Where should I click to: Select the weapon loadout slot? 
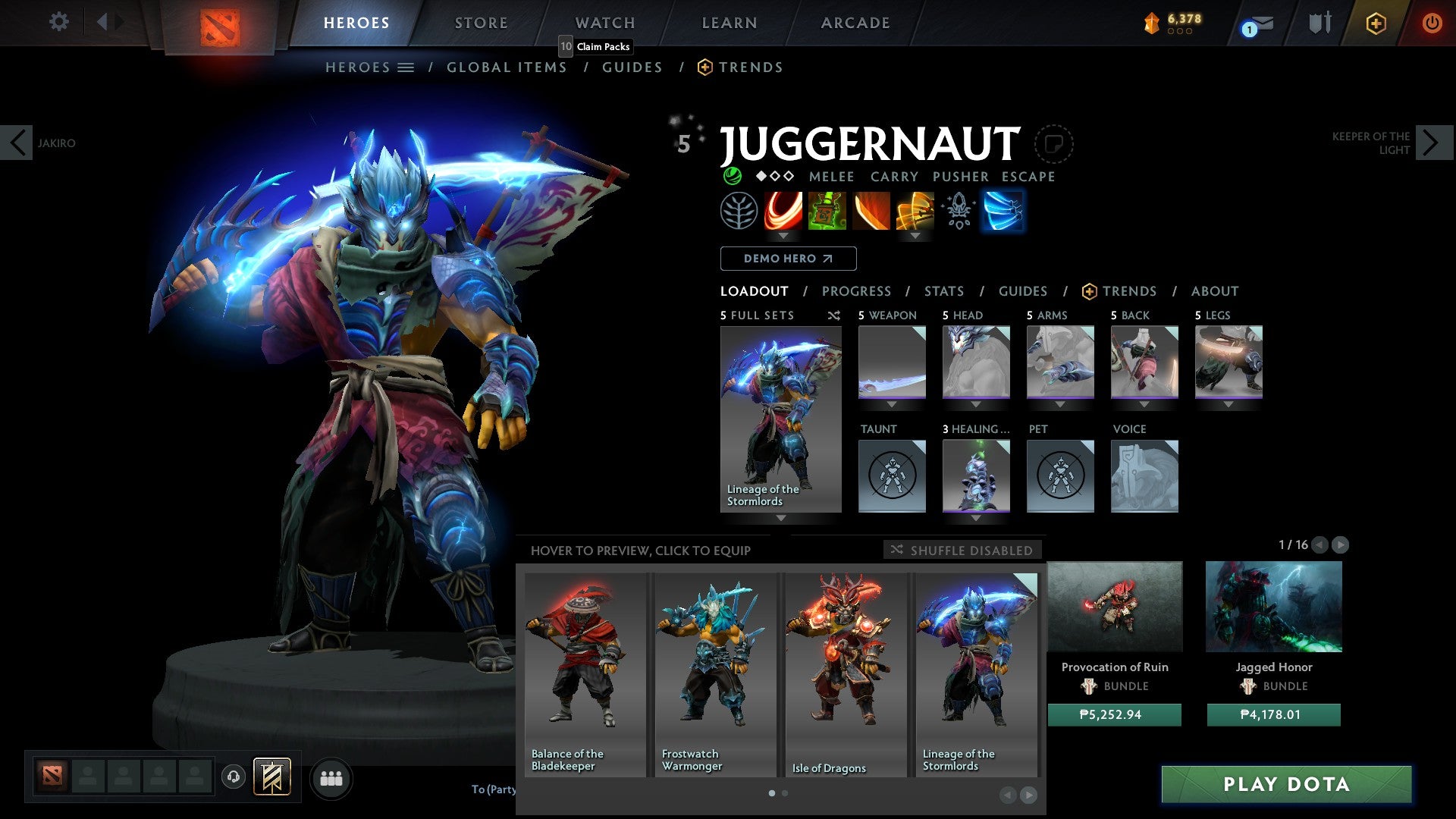coord(892,362)
